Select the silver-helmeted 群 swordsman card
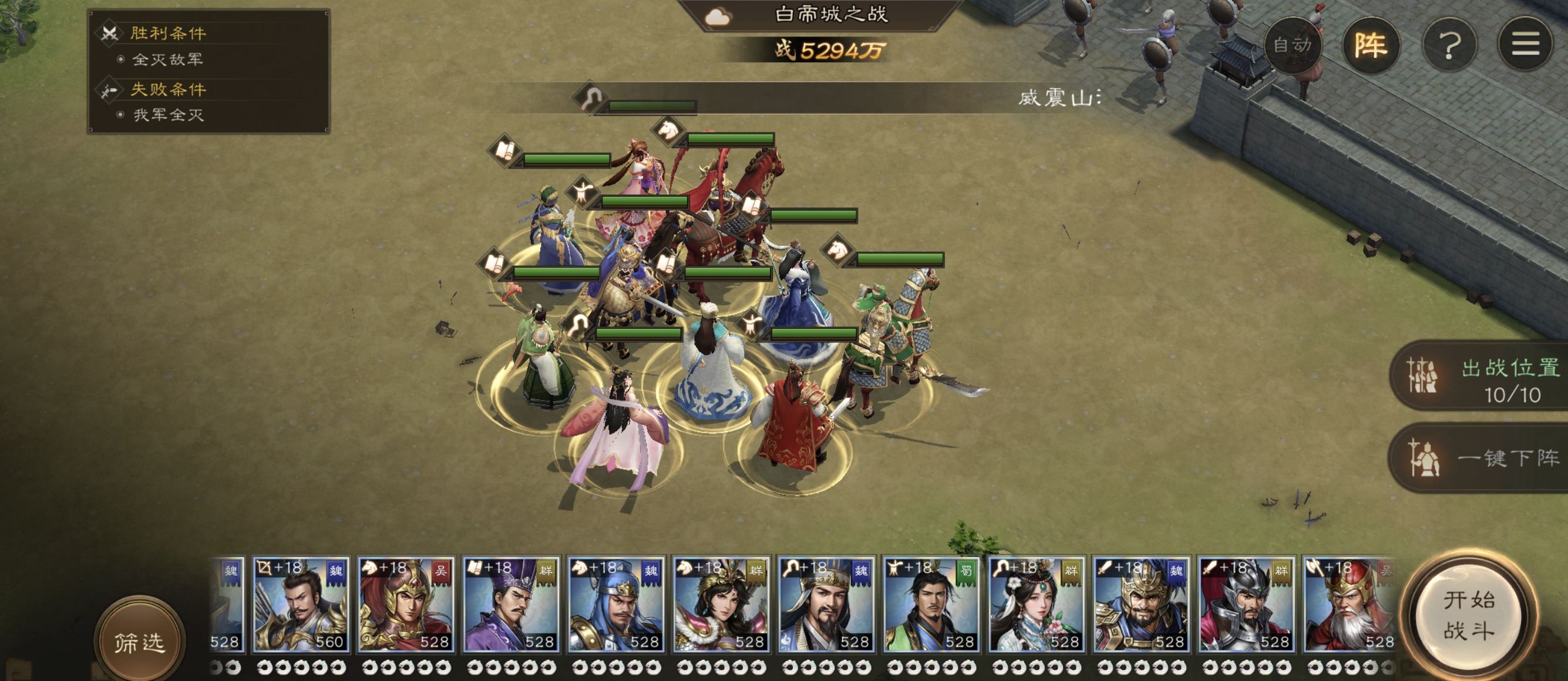Image resolution: width=1568 pixels, height=681 pixels. click(x=1246, y=605)
